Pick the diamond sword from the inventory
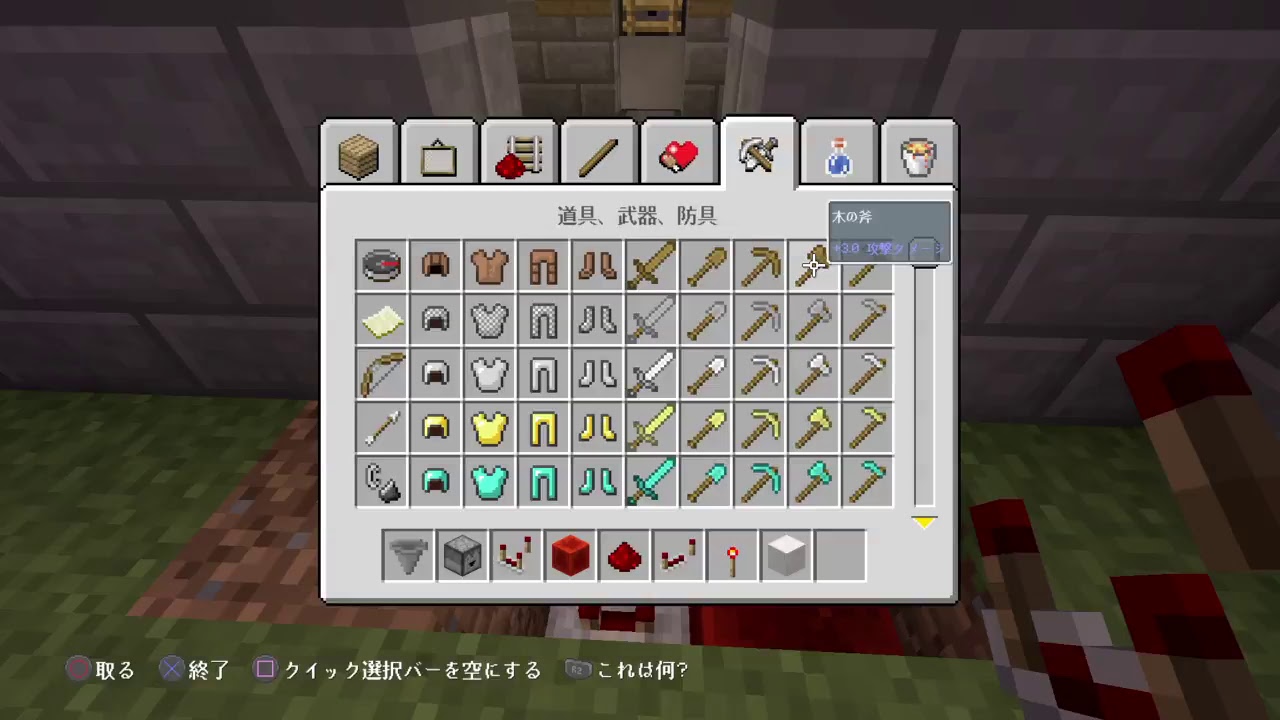Image resolution: width=1280 pixels, height=720 pixels. point(651,481)
